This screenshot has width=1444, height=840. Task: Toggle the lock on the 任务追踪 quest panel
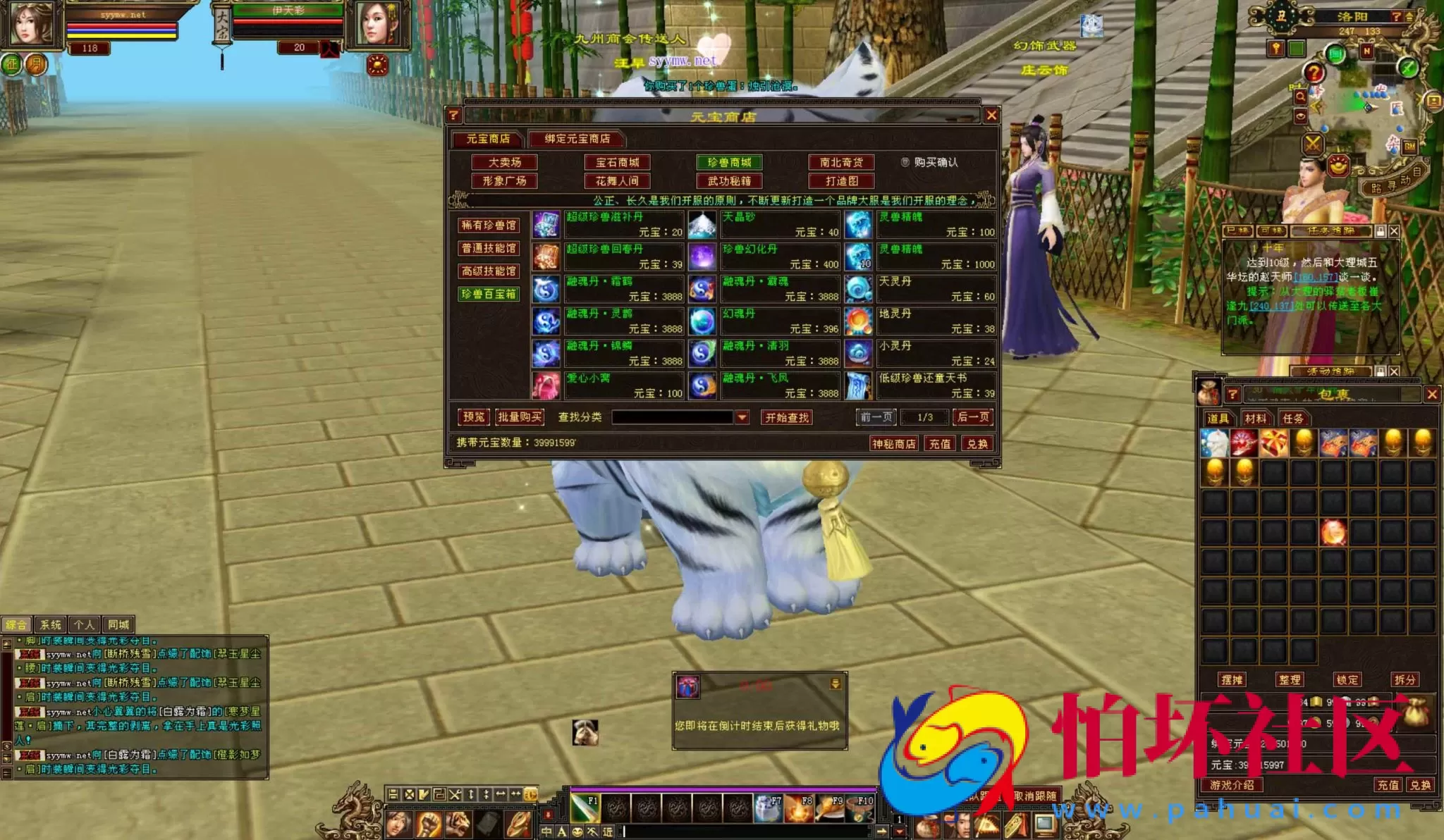[x=1381, y=231]
